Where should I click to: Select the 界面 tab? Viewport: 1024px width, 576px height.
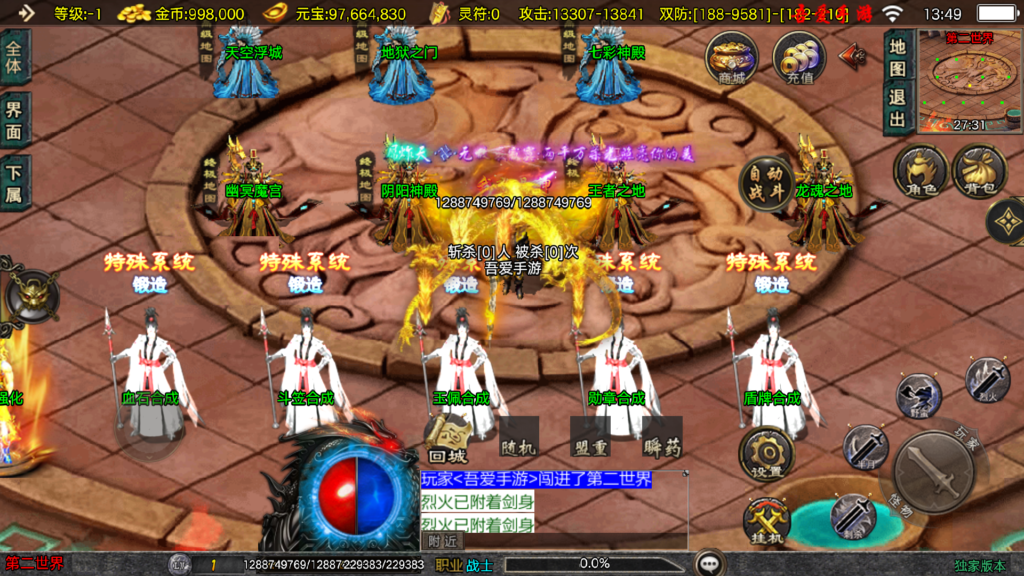(x=14, y=120)
